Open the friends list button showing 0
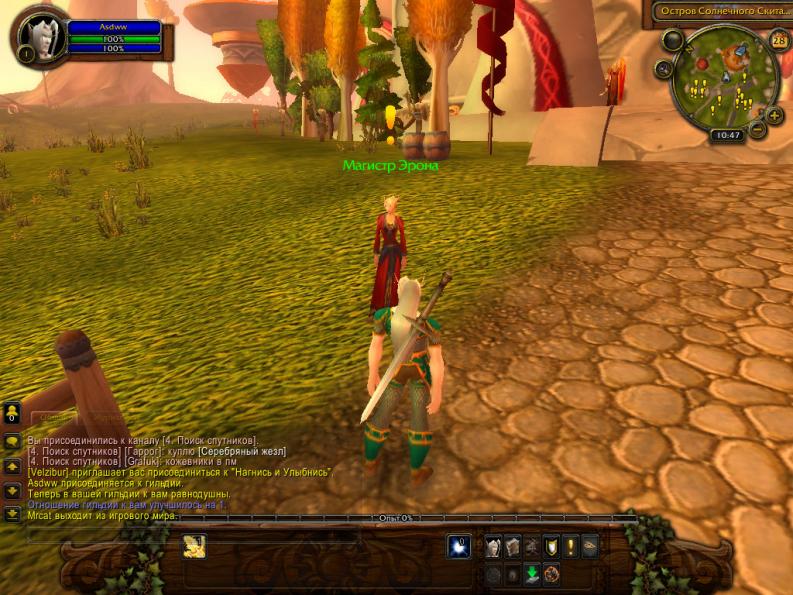Viewport: 793px width, 595px height. pos(12,413)
